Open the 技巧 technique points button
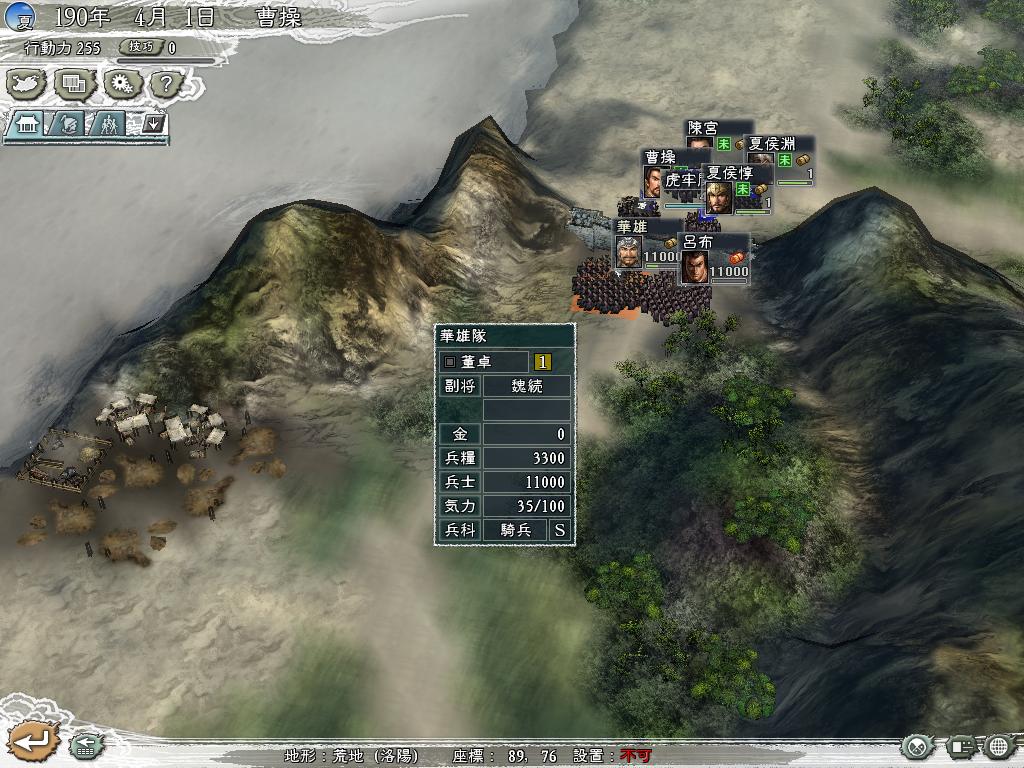 pos(140,47)
